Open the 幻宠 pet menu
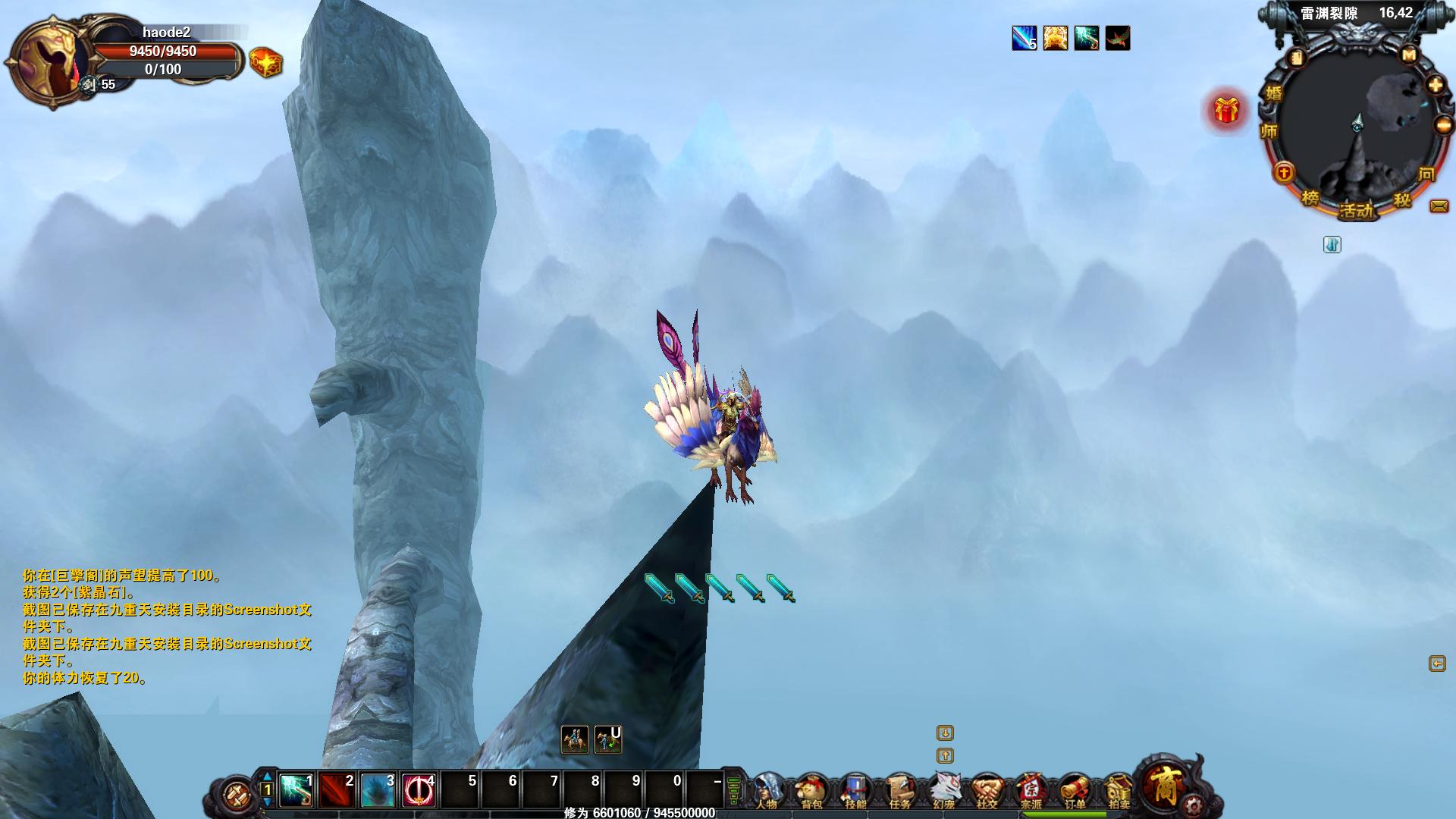Screen dimensions: 1456x819 943,791
